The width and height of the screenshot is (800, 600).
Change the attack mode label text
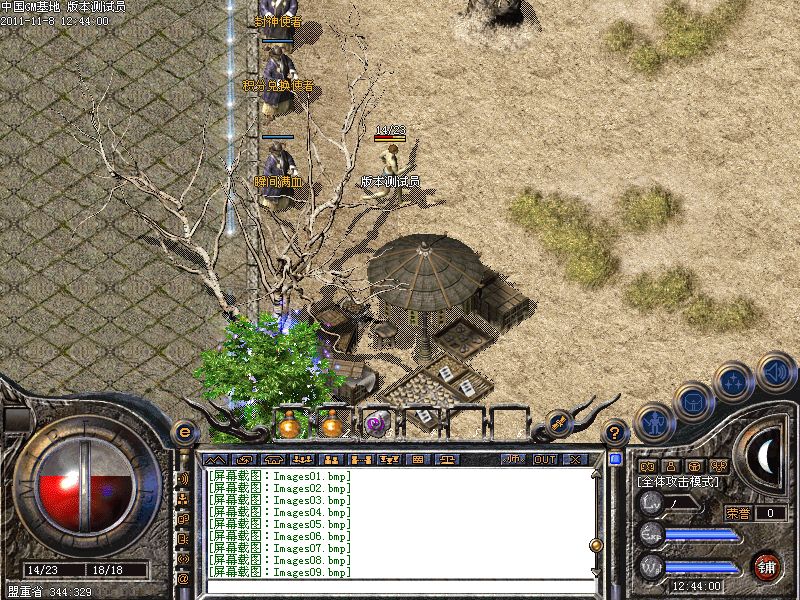pyautogui.click(x=676, y=482)
